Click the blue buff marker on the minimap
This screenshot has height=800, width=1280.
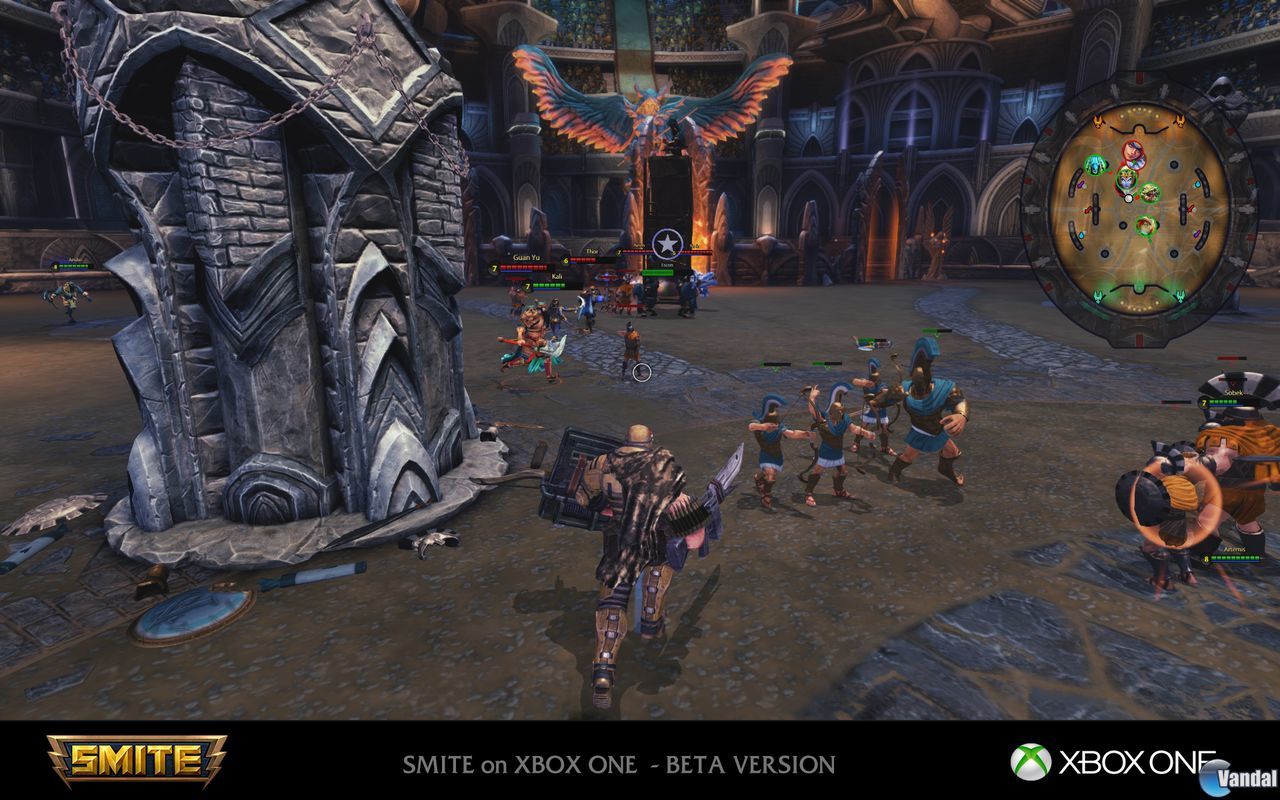1196,183
